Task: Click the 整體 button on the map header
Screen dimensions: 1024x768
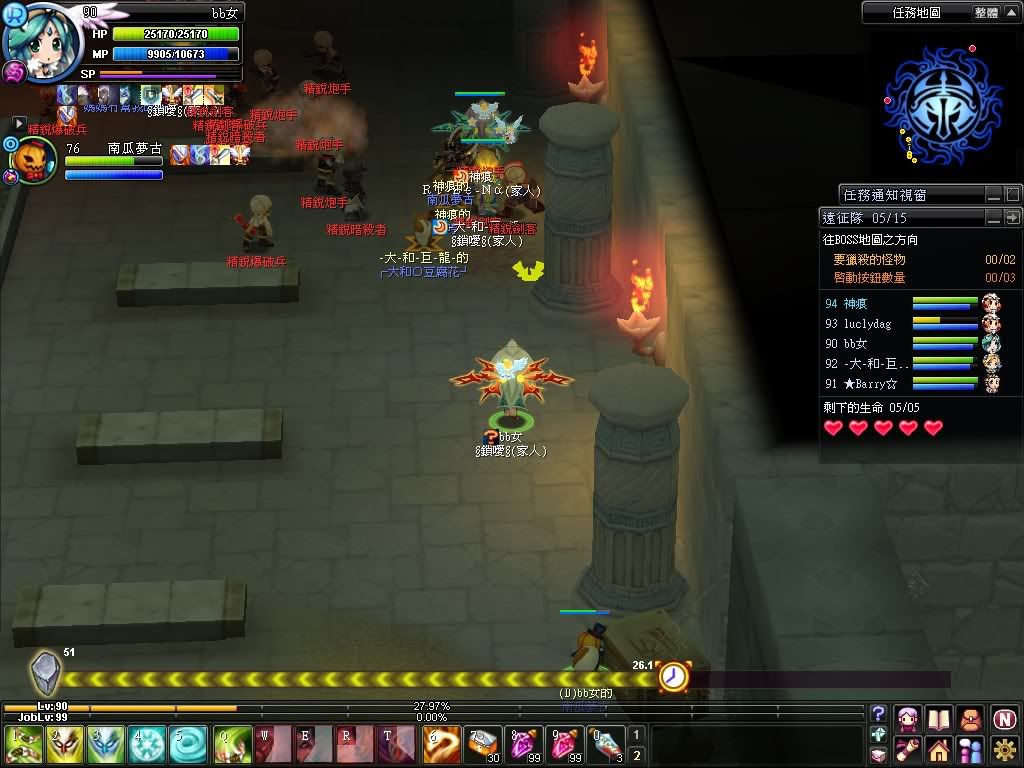Action: [x=985, y=13]
